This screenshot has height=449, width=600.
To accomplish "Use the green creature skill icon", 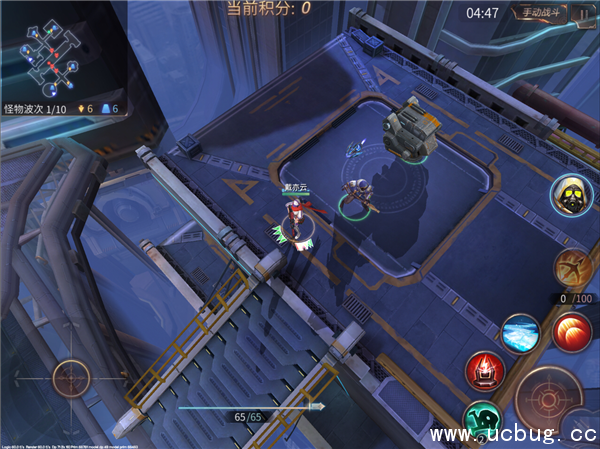I will coord(481,422).
